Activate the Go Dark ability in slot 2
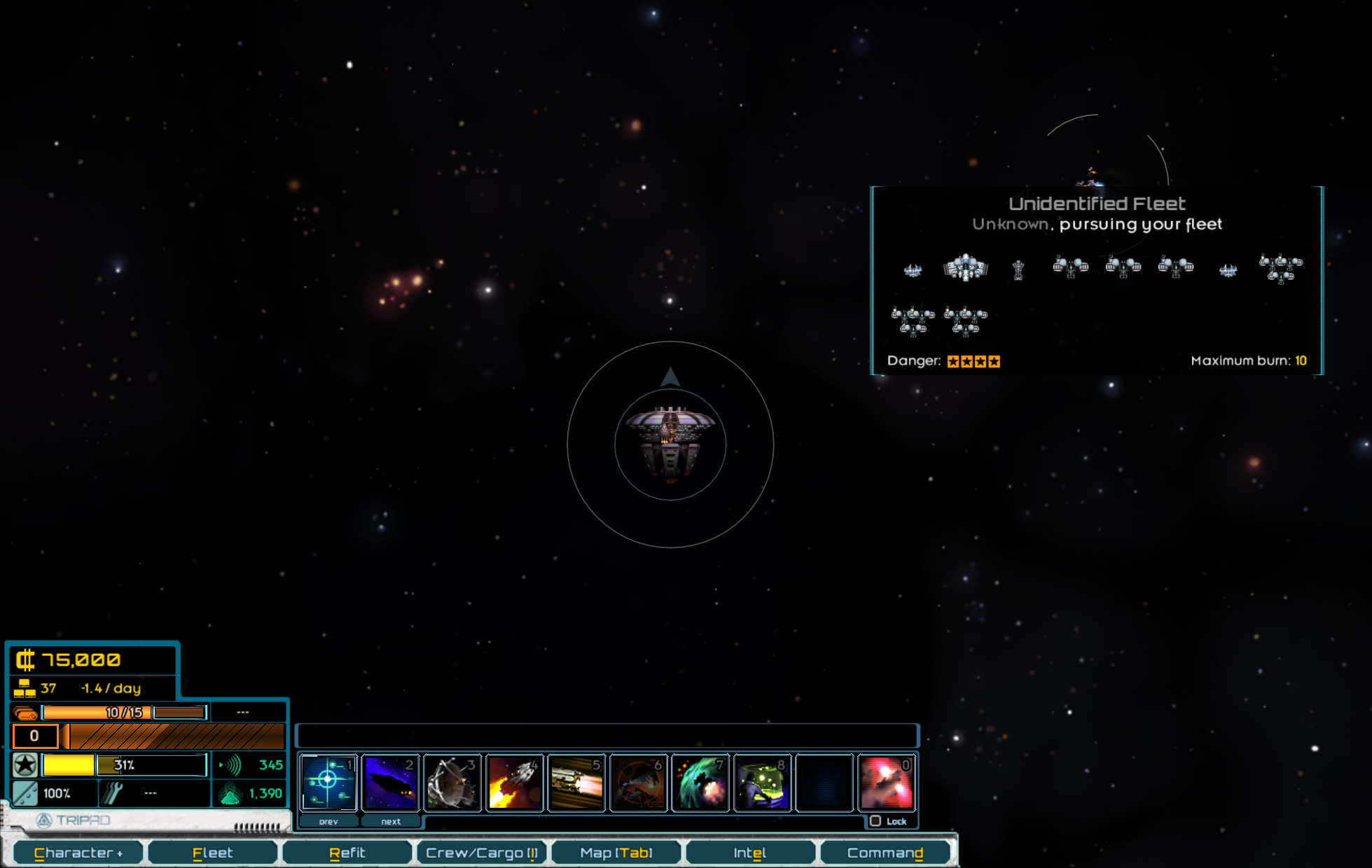This screenshot has width=1372, height=868. 390,782
